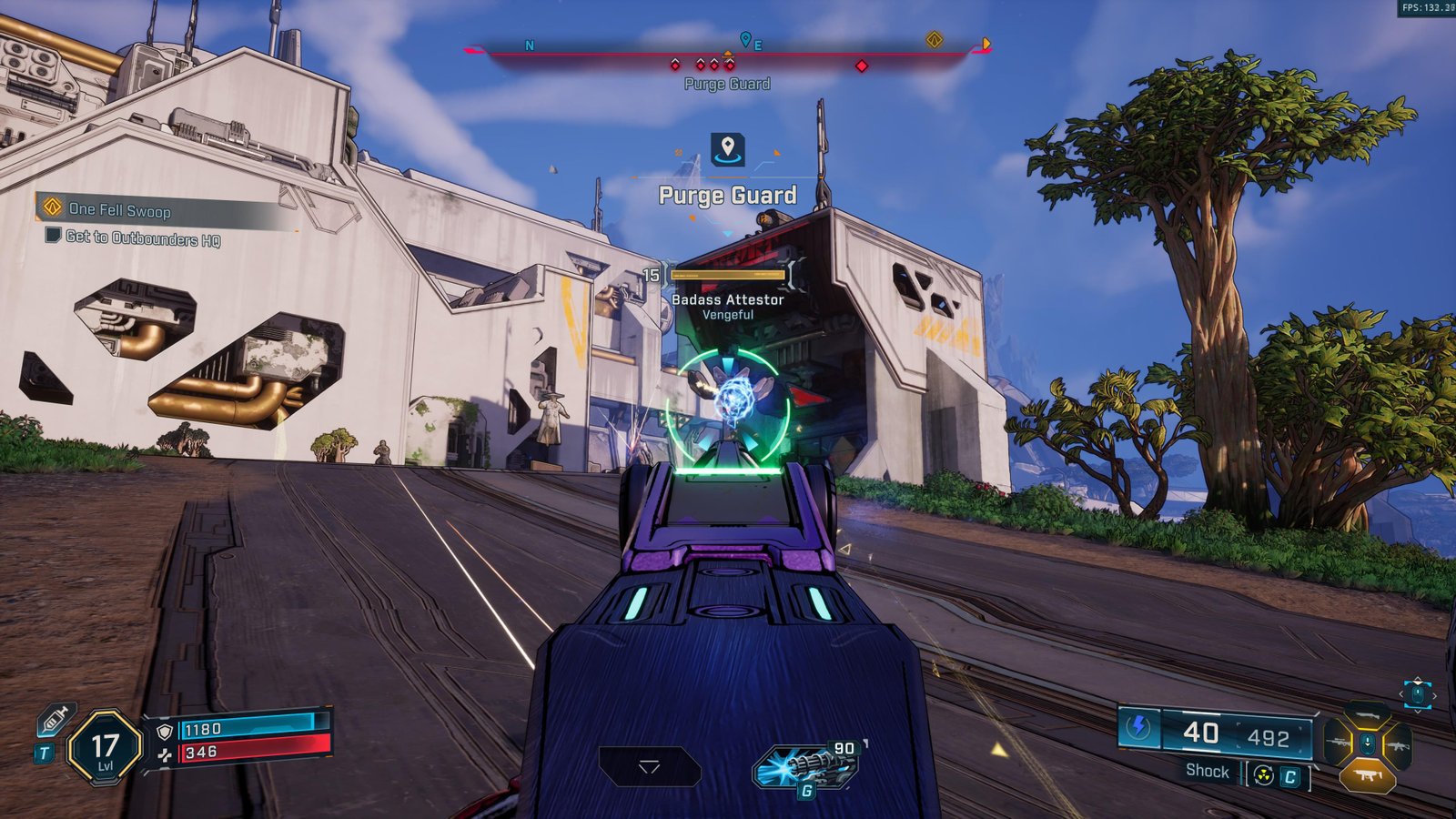Use the repair kit syringe icon
This screenshot has width=1456, height=819.
tap(55, 721)
